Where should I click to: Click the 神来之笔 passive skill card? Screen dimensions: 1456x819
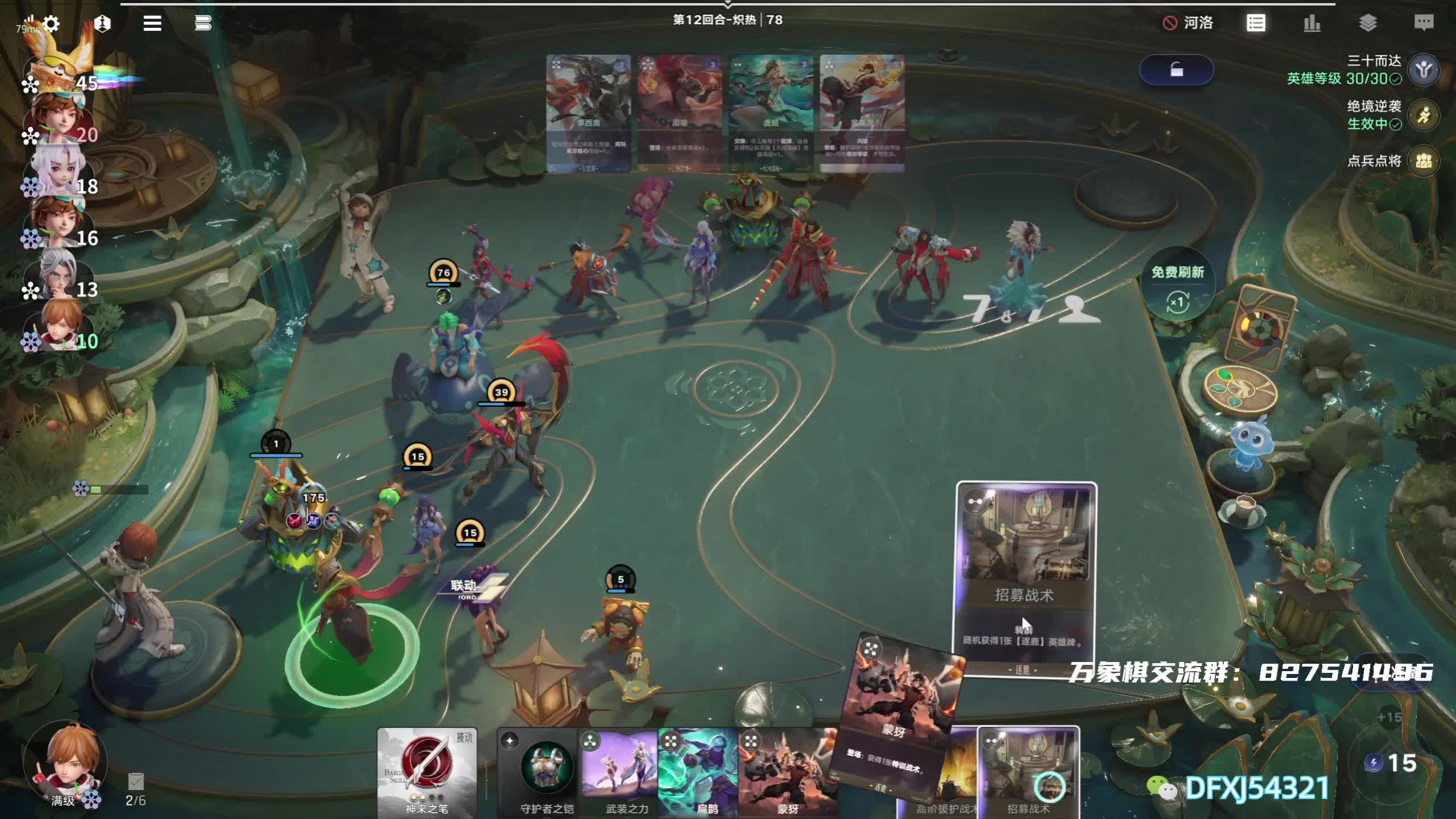pyautogui.click(x=427, y=772)
